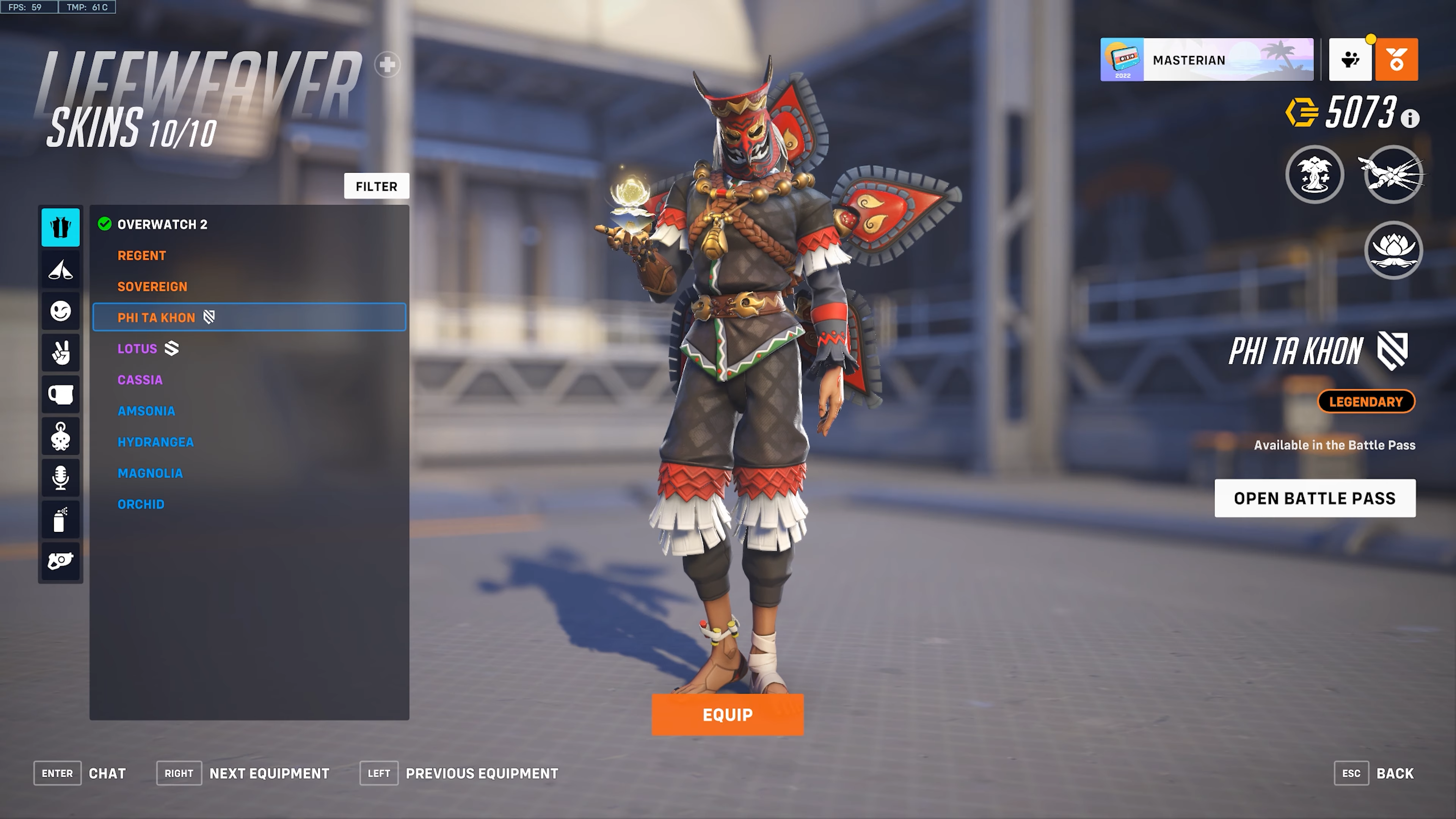The height and width of the screenshot is (819, 1456).
Task: Click the MASTERIAN player name card
Action: [x=1206, y=60]
